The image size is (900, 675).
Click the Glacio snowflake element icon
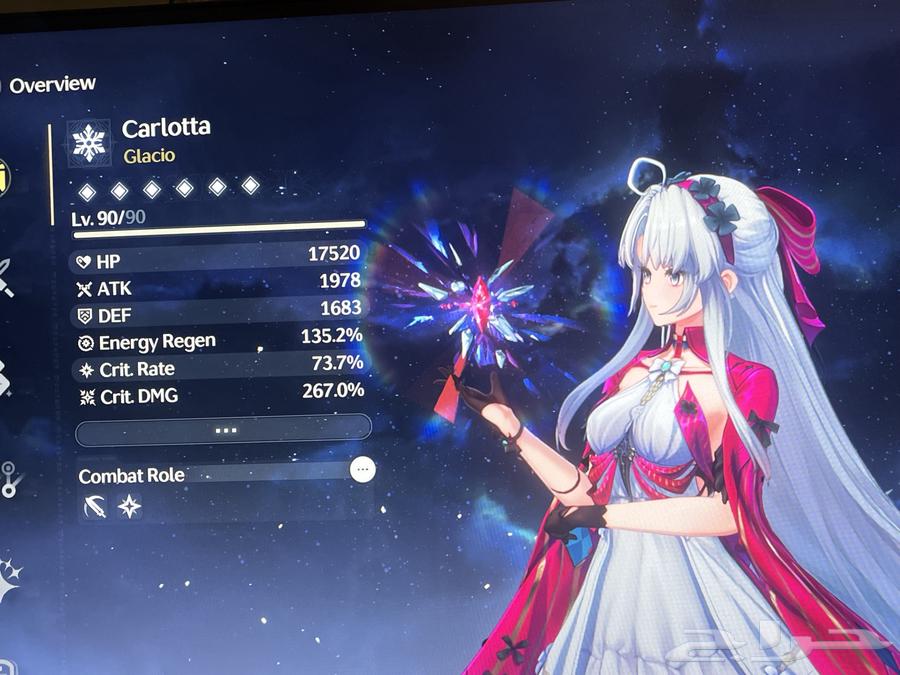(90, 144)
